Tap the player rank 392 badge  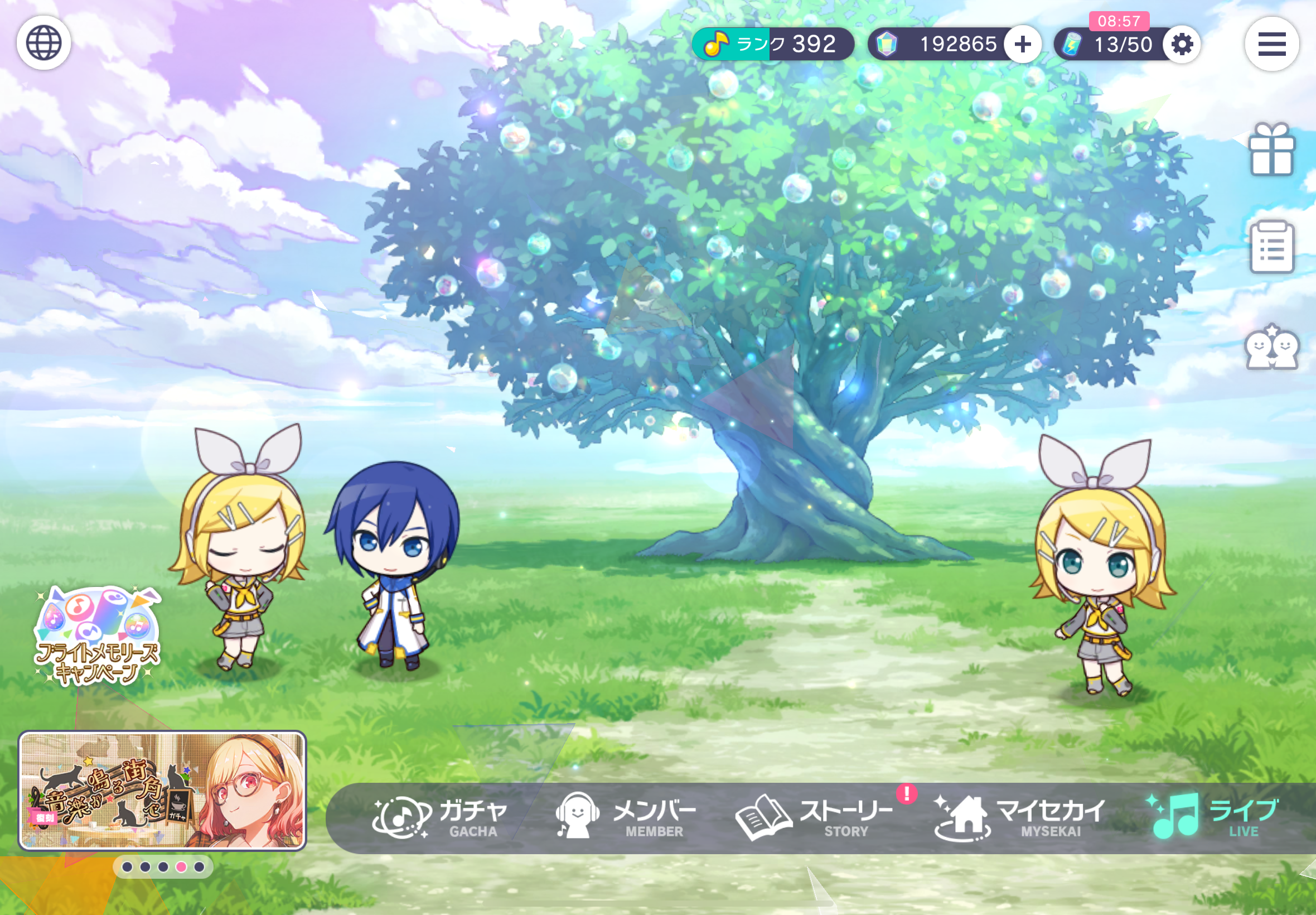point(772,44)
